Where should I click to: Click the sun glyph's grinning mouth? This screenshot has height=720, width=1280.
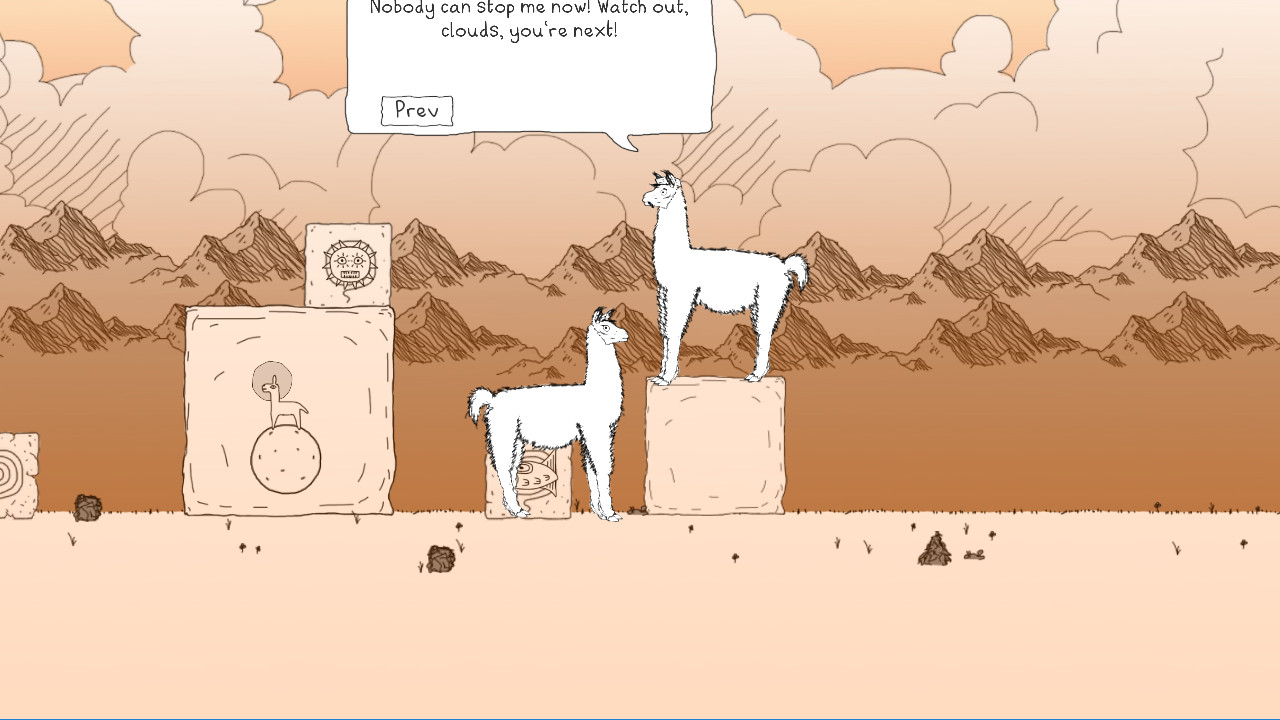point(350,273)
